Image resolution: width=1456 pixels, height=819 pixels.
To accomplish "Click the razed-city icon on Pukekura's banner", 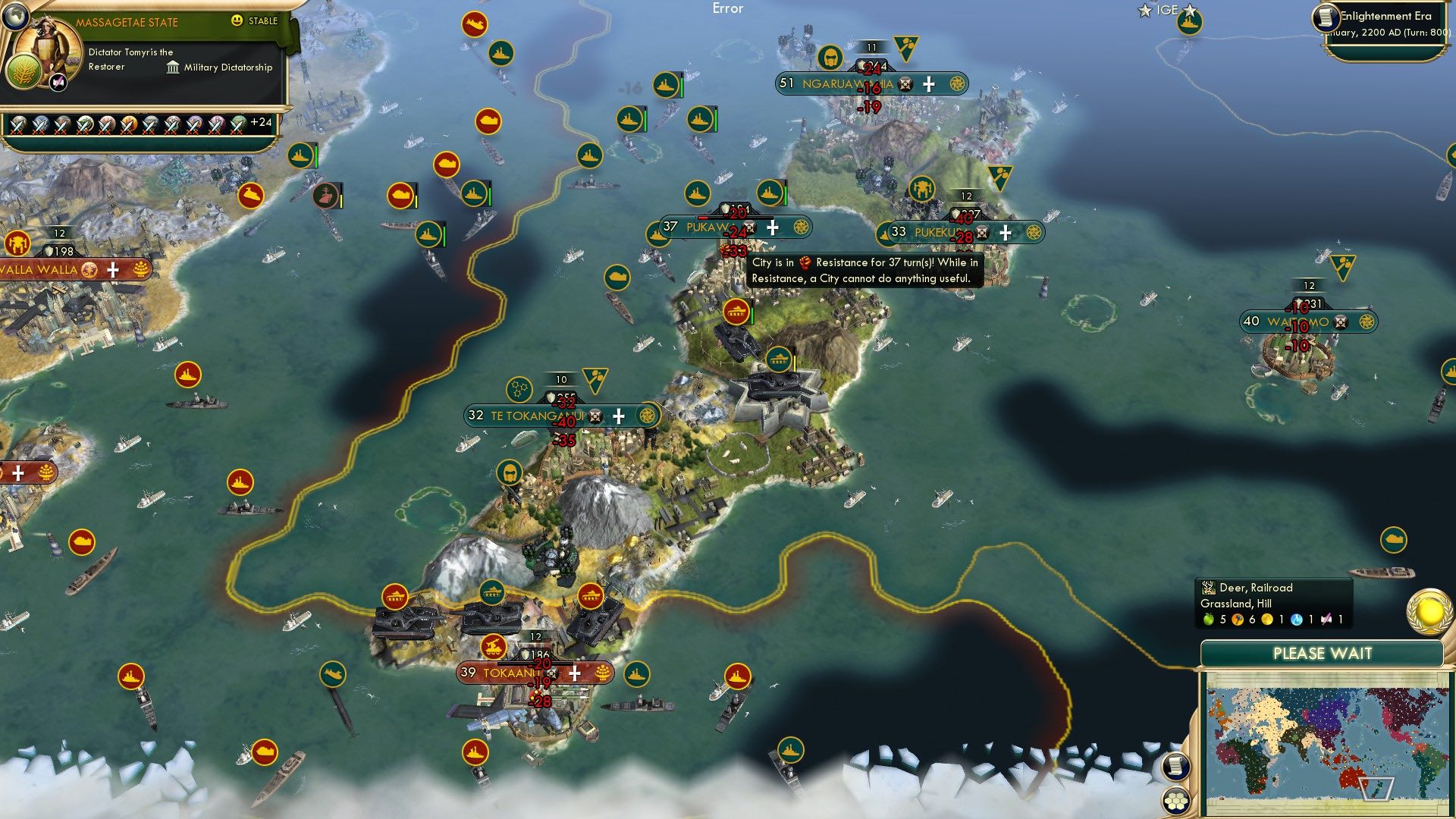I will (981, 232).
